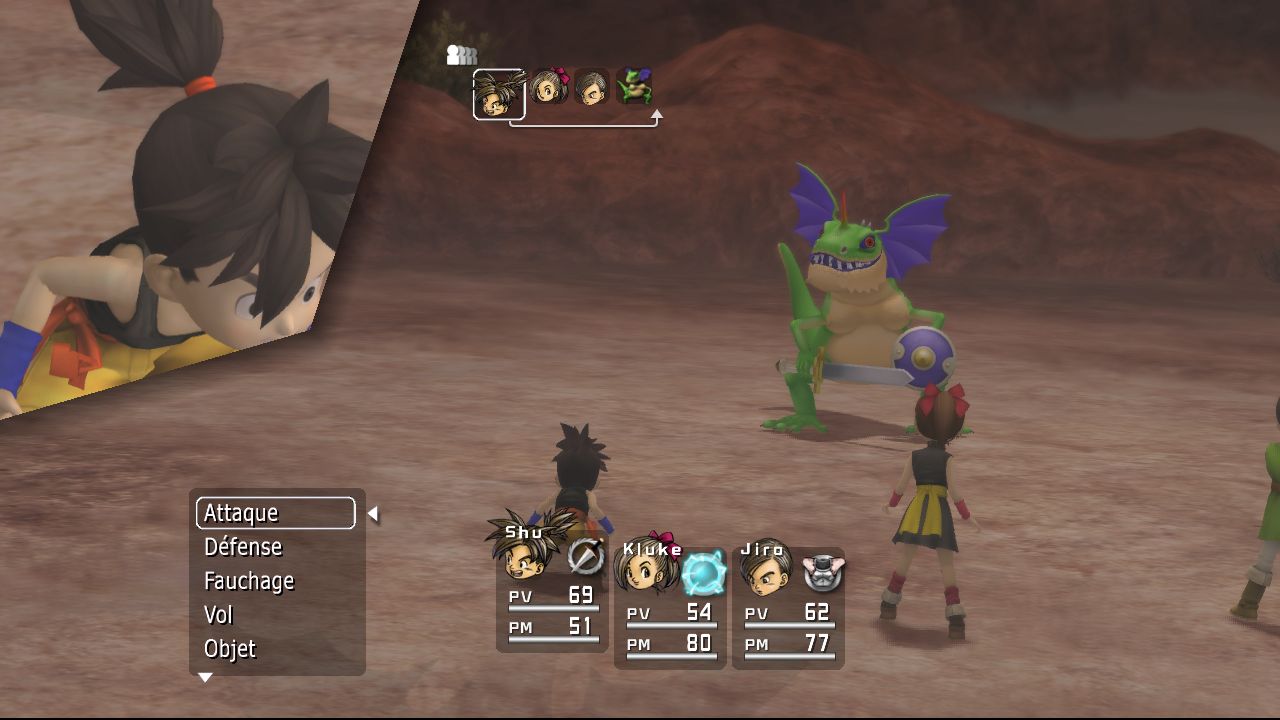Select Vol in the command list

coord(218,615)
